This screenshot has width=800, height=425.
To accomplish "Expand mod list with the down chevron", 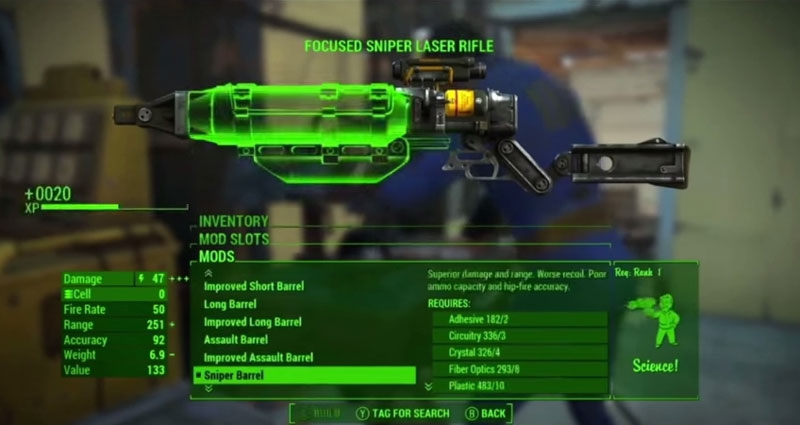I will 208,389.
